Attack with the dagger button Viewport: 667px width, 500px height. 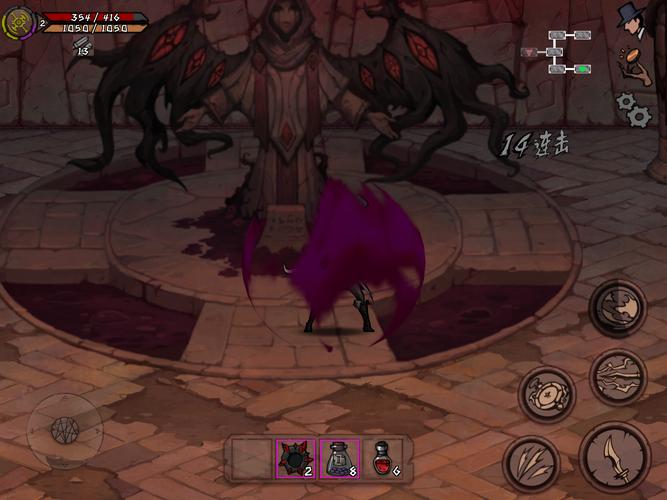click(612, 455)
